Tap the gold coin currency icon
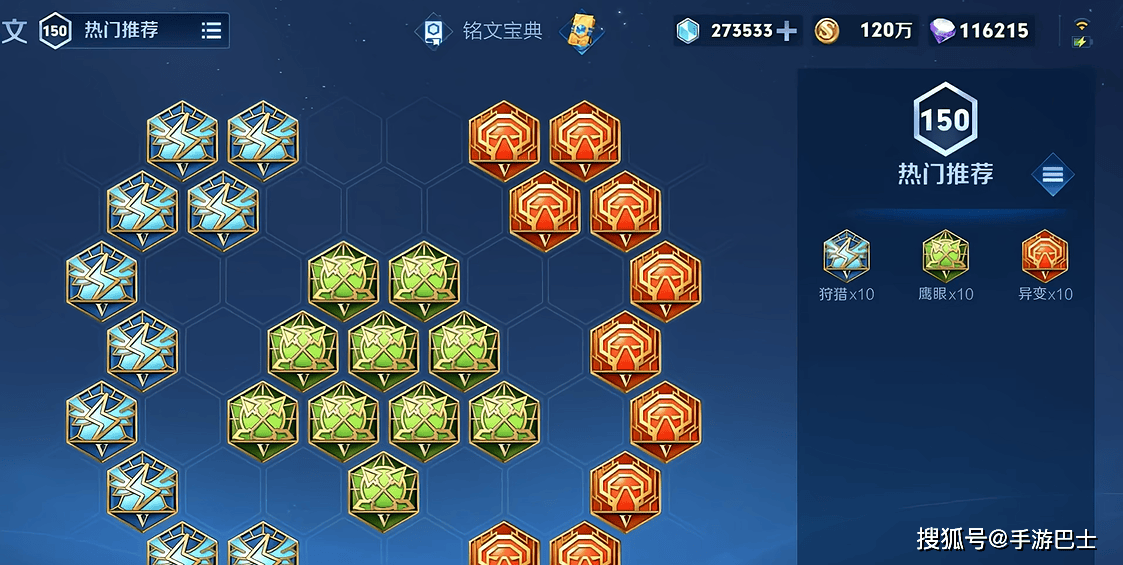 coord(826,31)
